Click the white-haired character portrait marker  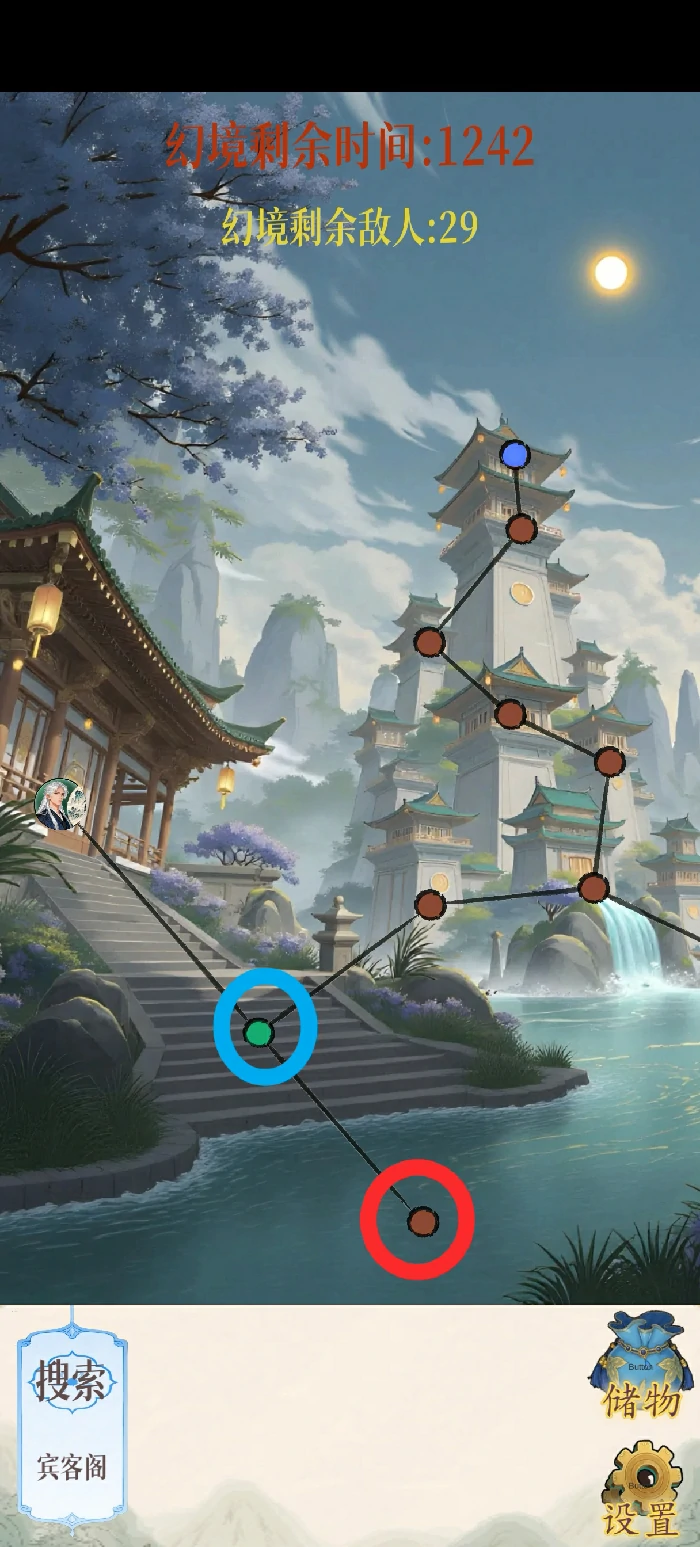click(x=55, y=803)
